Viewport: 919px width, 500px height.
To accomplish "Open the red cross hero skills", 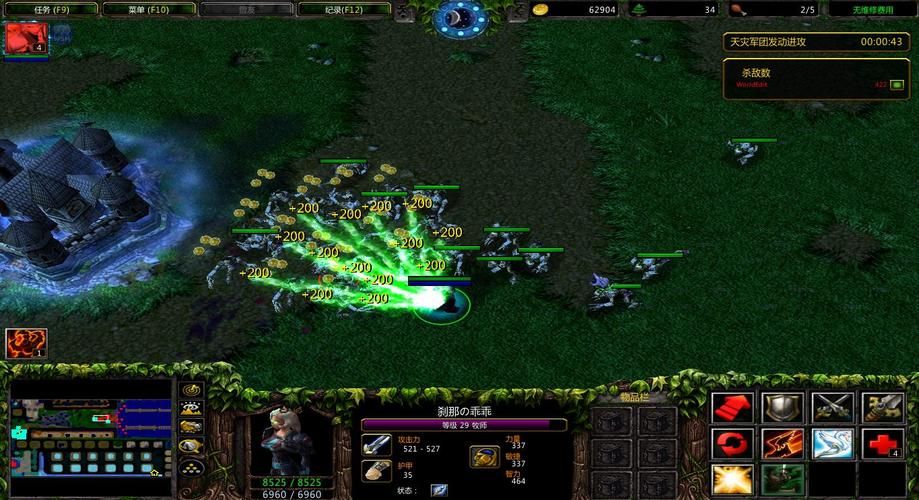I will coord(884,443).
